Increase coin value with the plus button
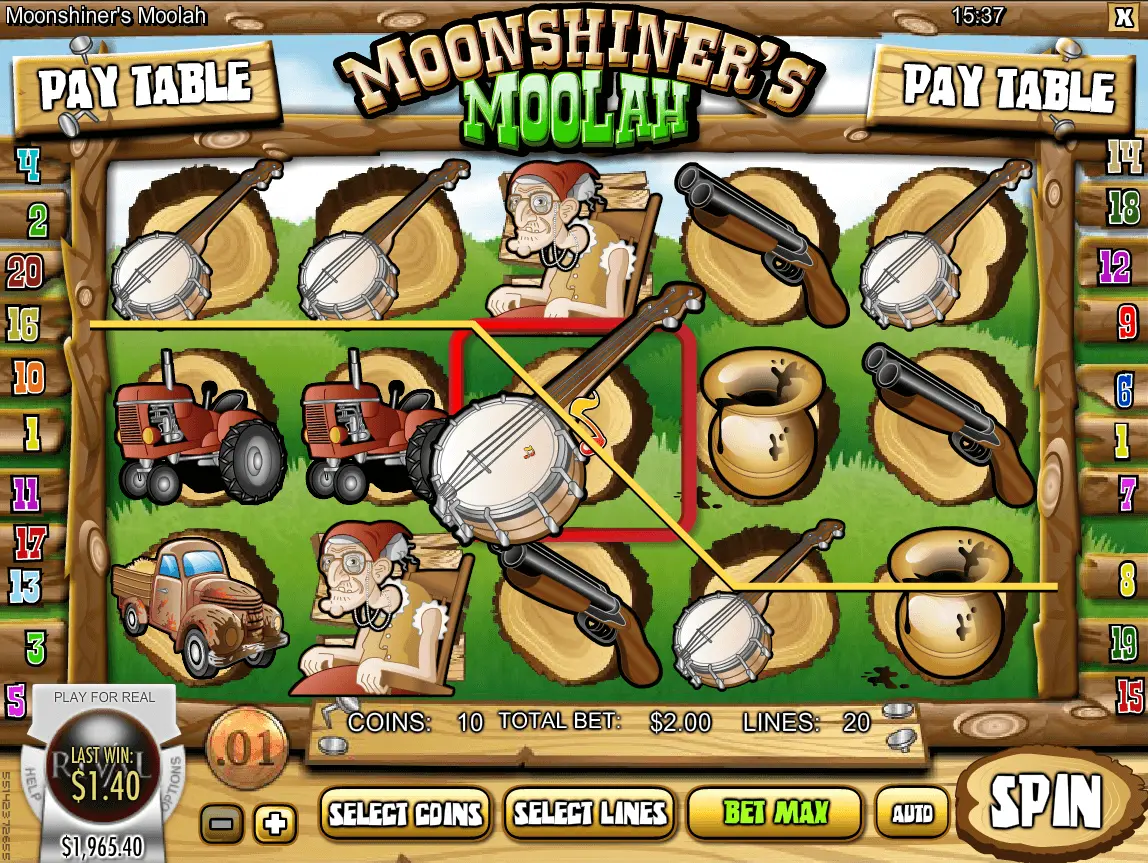Image resolution: width=1148 pixels, height=863 pixels. (275, 824)
